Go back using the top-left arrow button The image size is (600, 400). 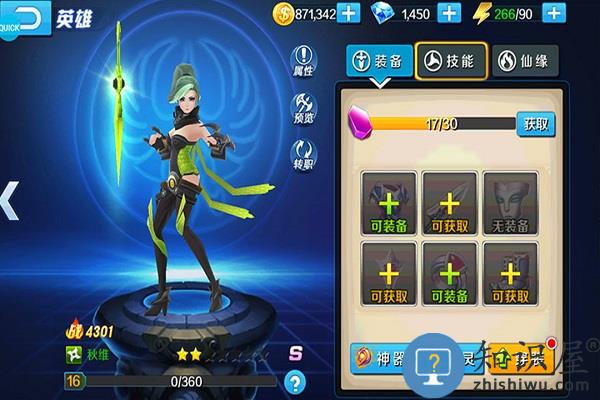(26, 16)
